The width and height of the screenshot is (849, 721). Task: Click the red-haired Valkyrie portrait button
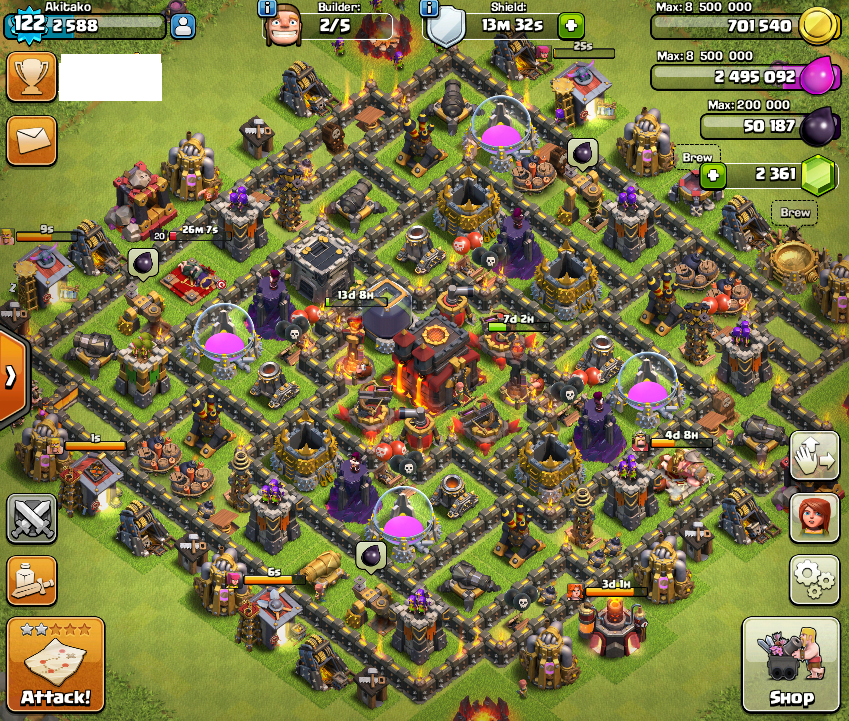[x=814, y=517]
